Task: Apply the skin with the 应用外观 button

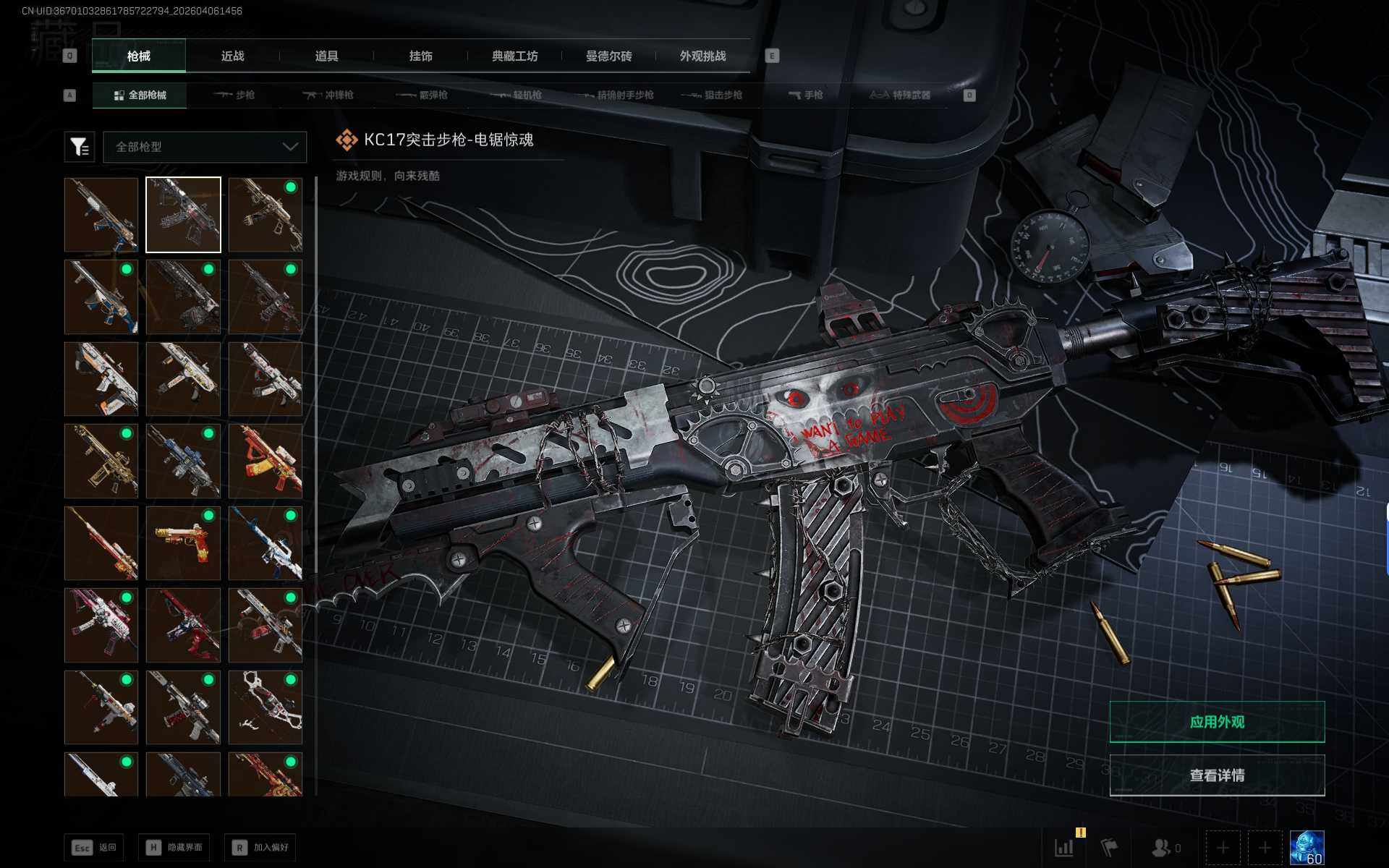Action: [x=1217, y=722]
